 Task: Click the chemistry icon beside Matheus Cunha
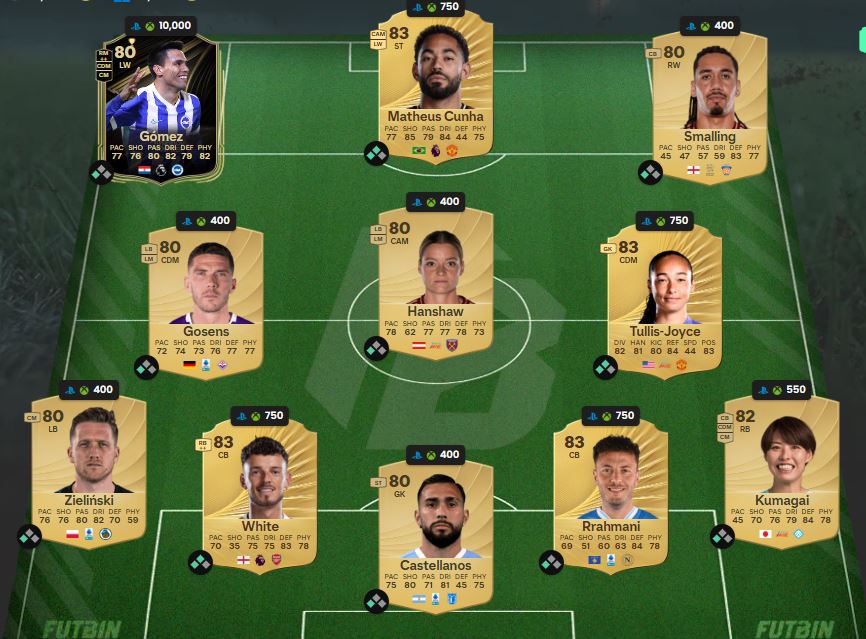(376, 153)
